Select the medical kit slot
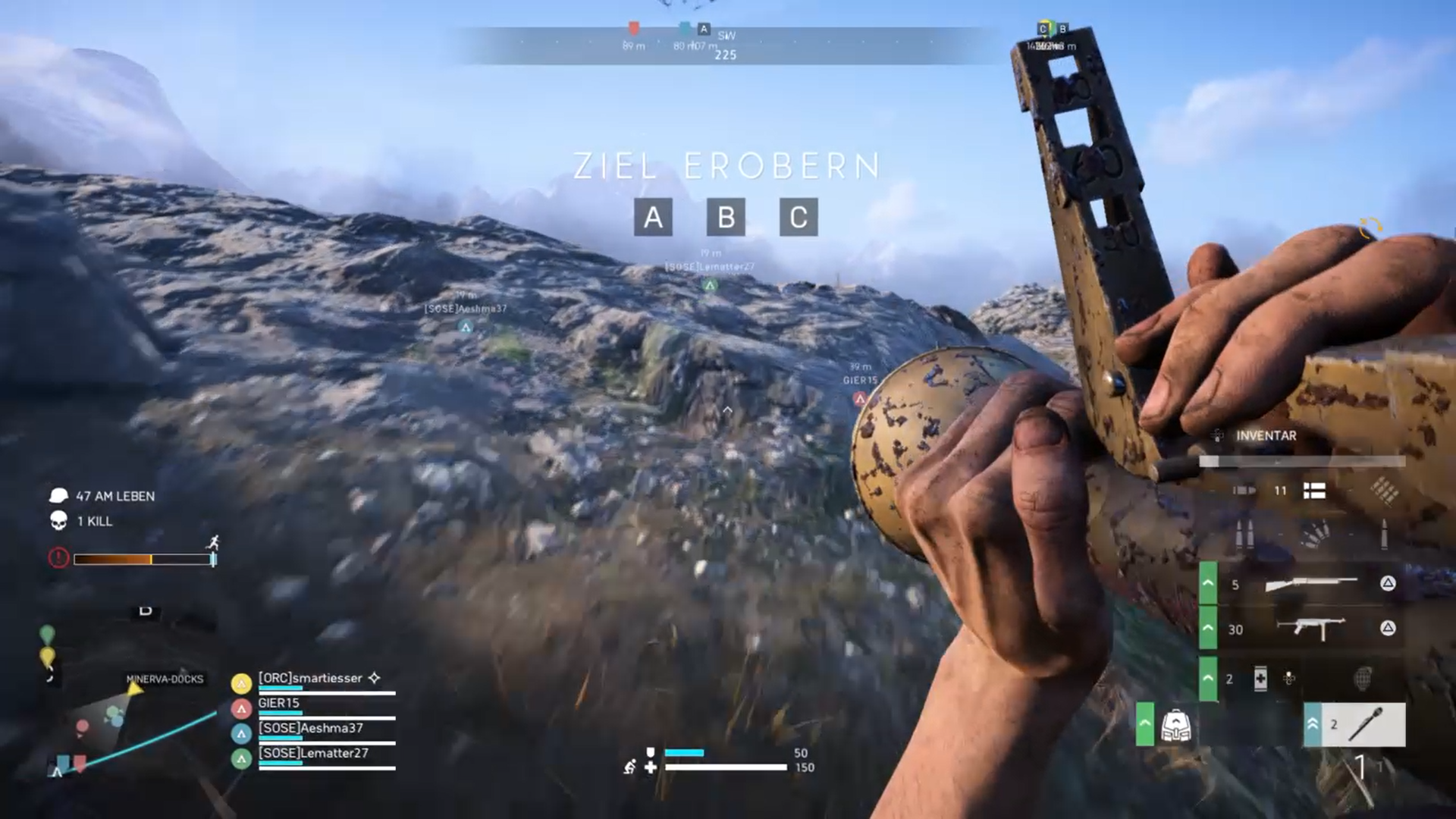Image resolution: width=1456 pixels, height=819 pixels. point(1260,679)
